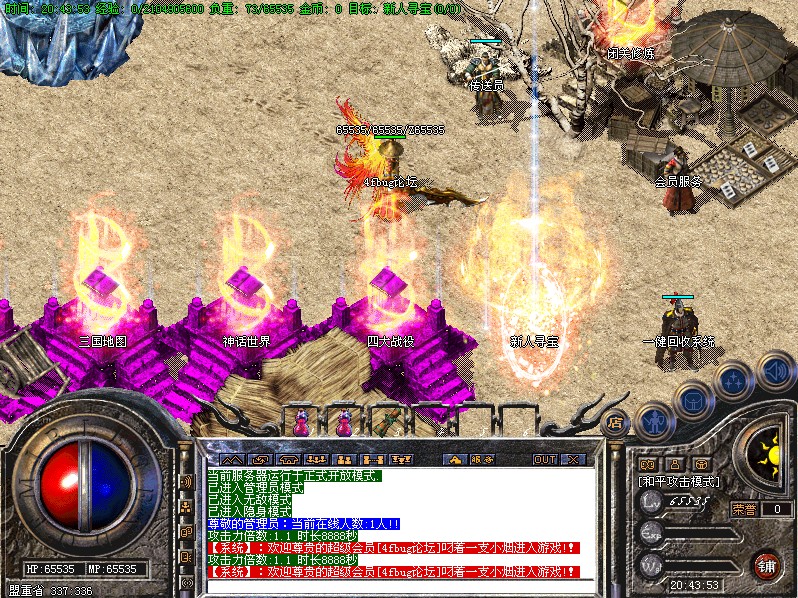Screen dimensions: 798x598
Task: Open the 铺 stall button
Action: pyautogui.click(x=766, y=565)
